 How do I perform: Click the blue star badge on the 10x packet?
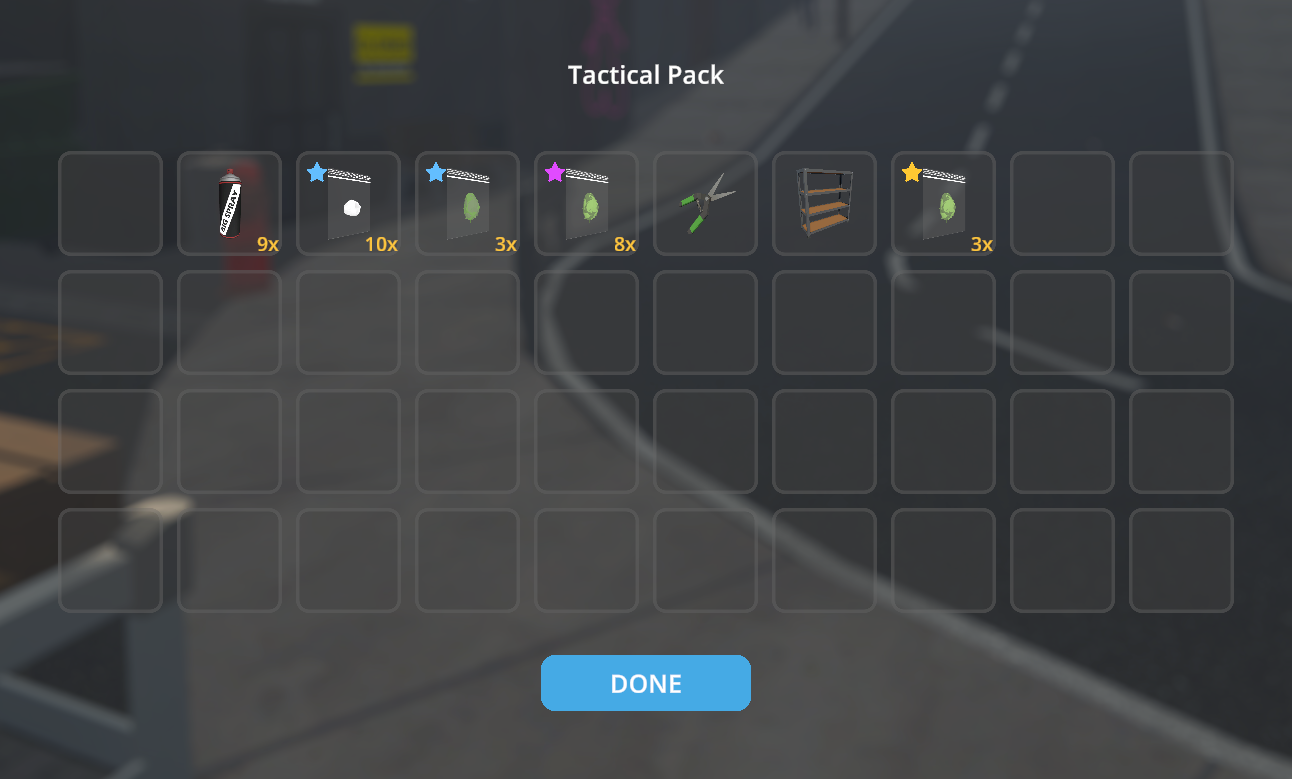(x=315, y=172)
